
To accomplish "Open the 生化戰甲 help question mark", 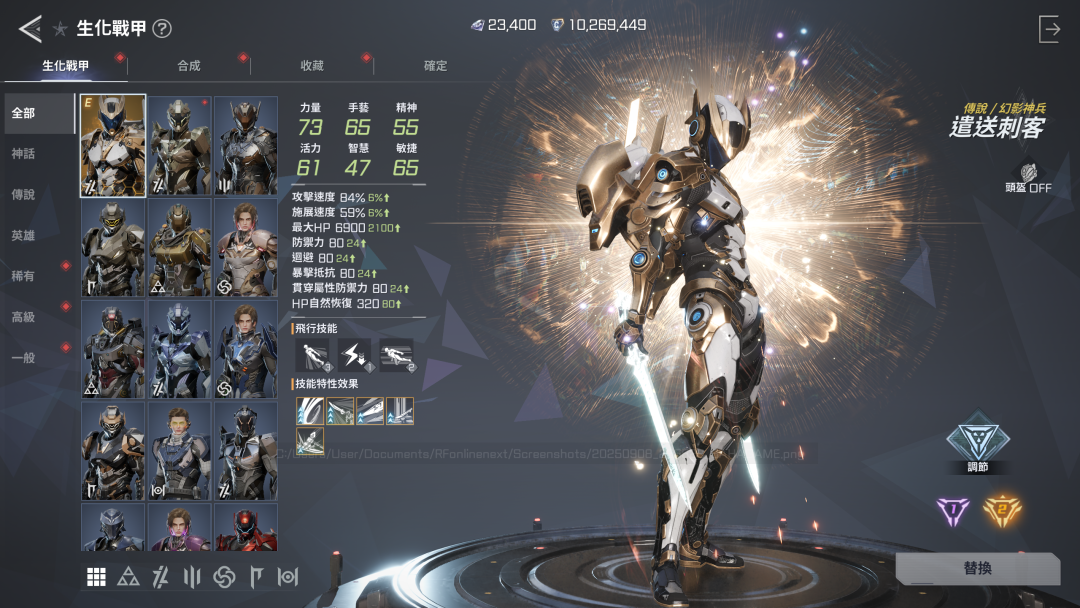I will tap(162, 29).
